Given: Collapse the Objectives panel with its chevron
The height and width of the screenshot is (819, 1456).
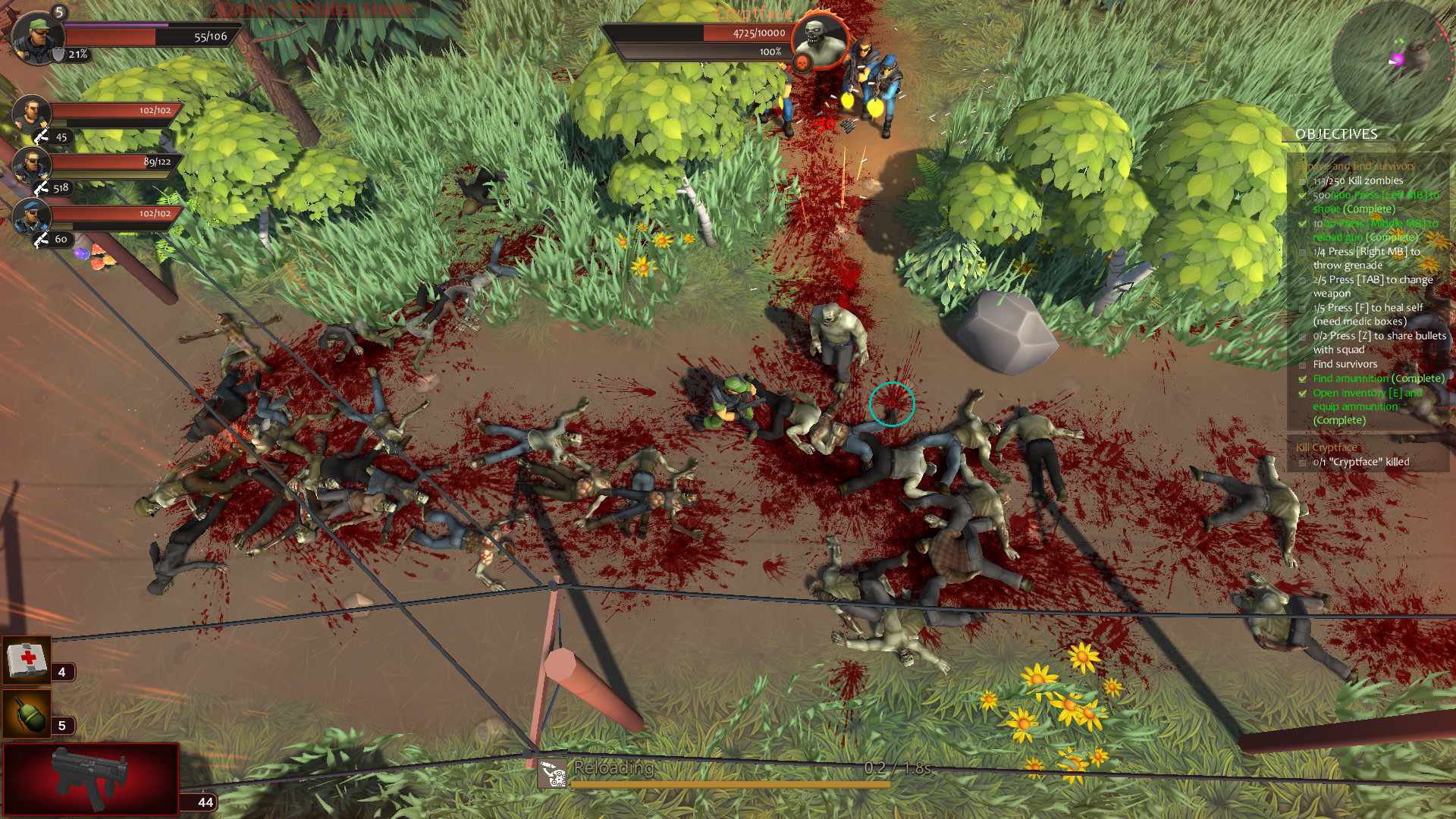Looking at the screenshot, I should (1288, 134).
